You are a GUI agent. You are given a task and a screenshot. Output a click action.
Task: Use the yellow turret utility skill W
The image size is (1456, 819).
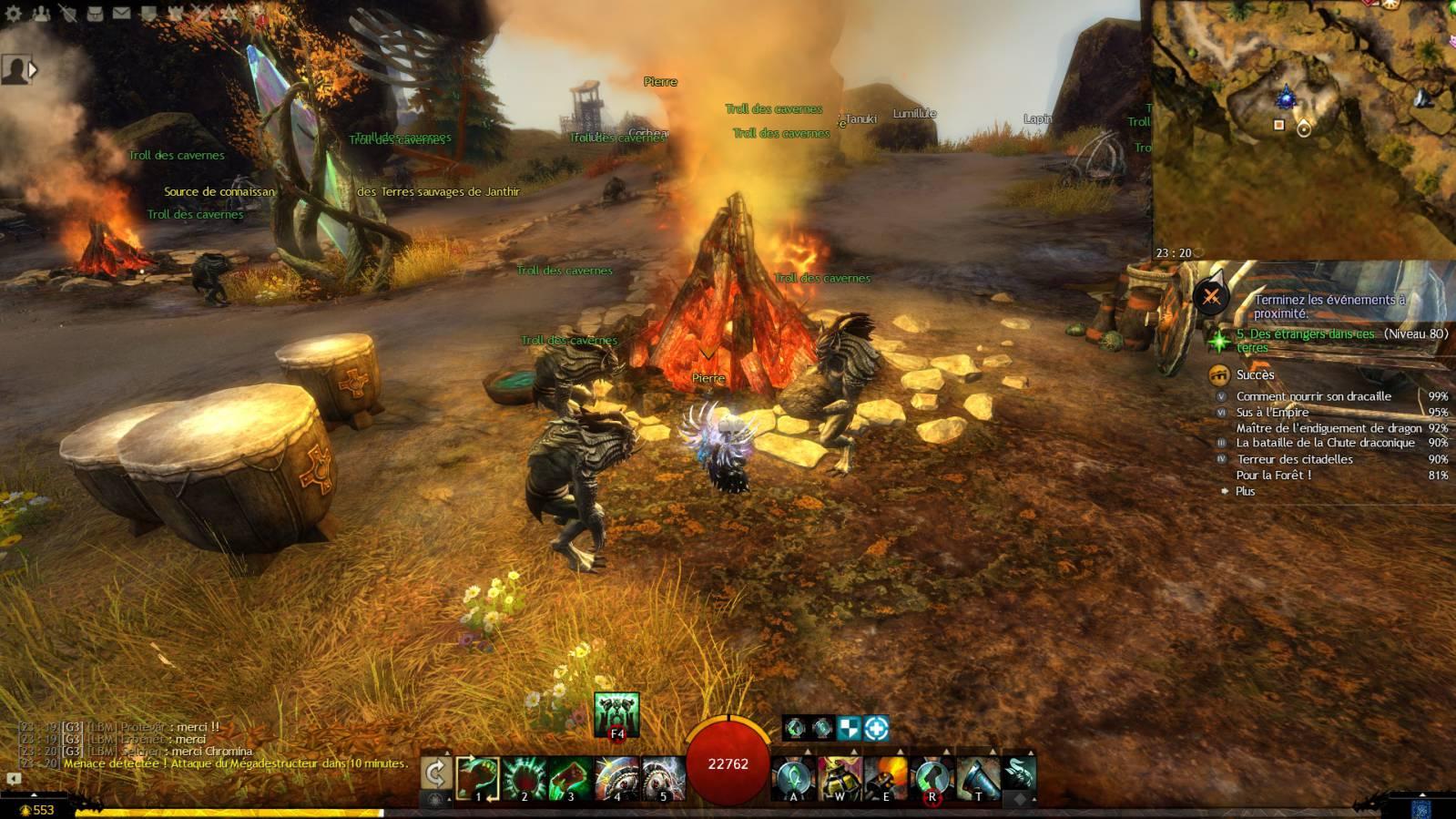[840, 779]
